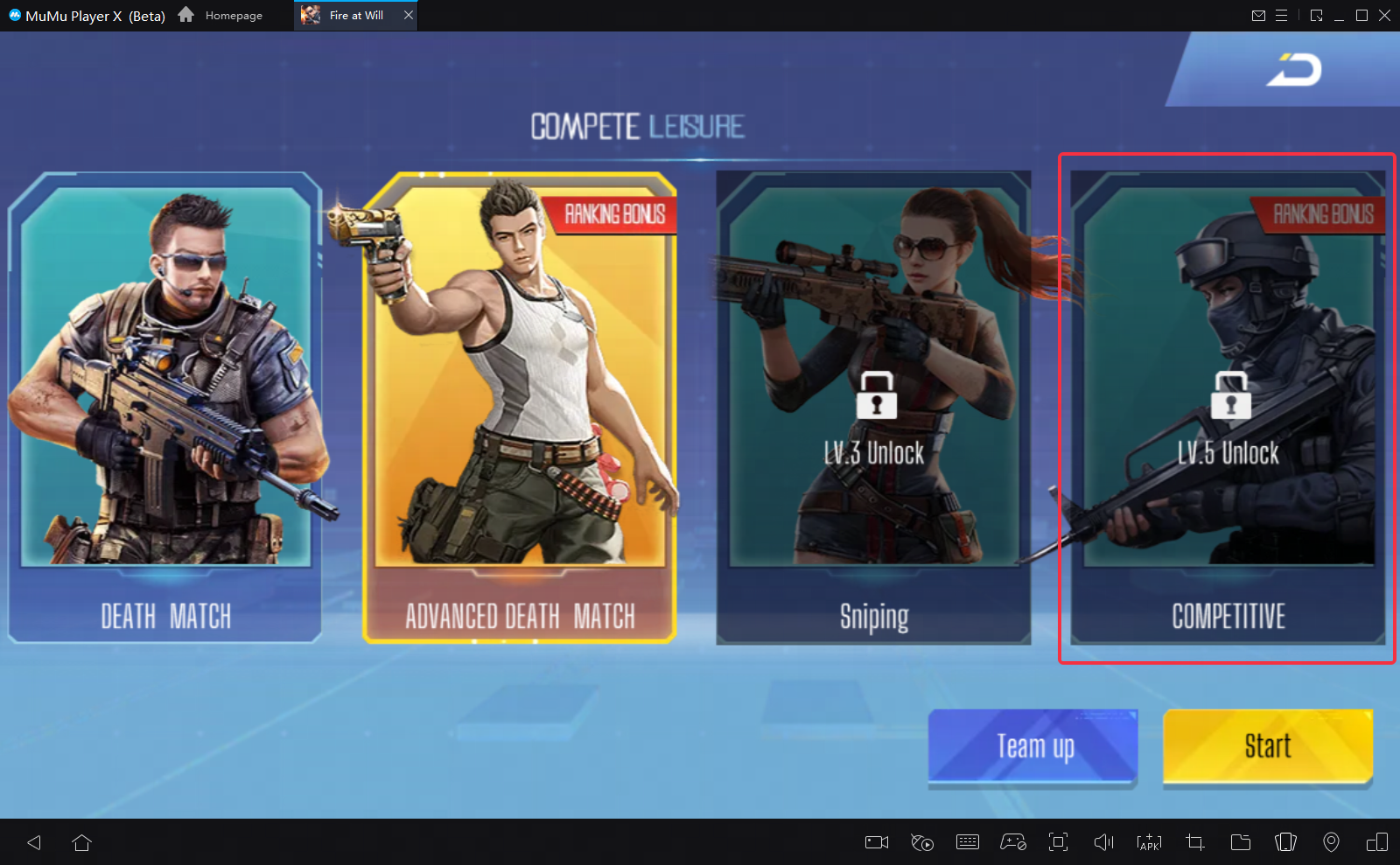1400x865 pixels.
Task: Open the MuMu message inbox
Action: [x=1259, y=15]
